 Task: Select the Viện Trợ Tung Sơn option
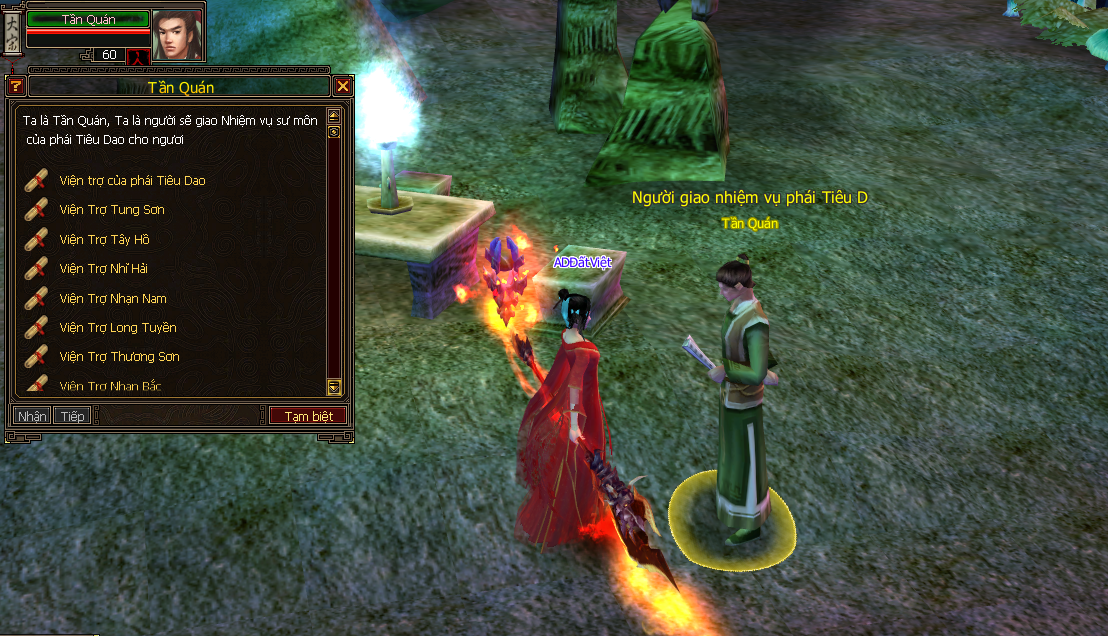(x=111, y=210)
